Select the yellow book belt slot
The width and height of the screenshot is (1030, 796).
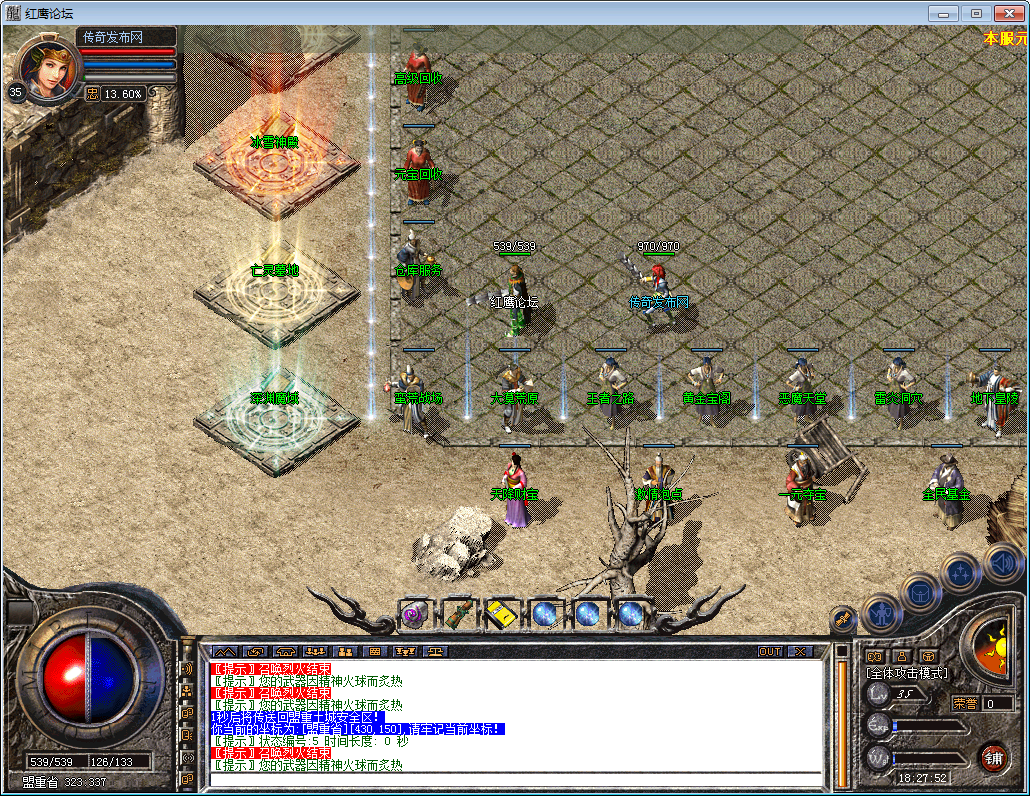pos(500,613)
